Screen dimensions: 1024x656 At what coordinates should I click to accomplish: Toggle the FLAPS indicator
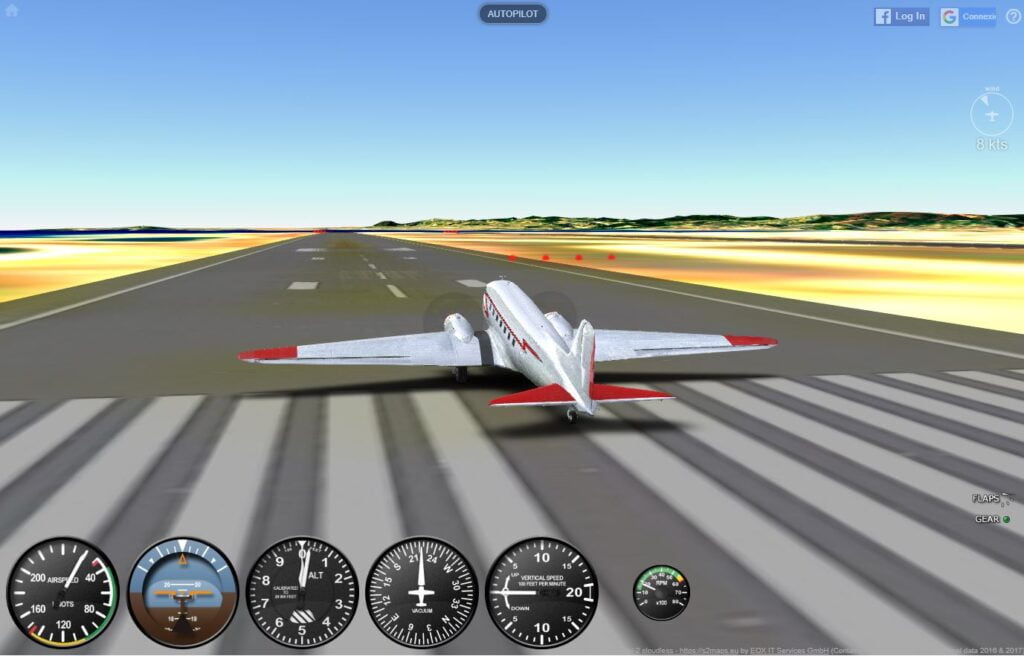pos(991,498)
